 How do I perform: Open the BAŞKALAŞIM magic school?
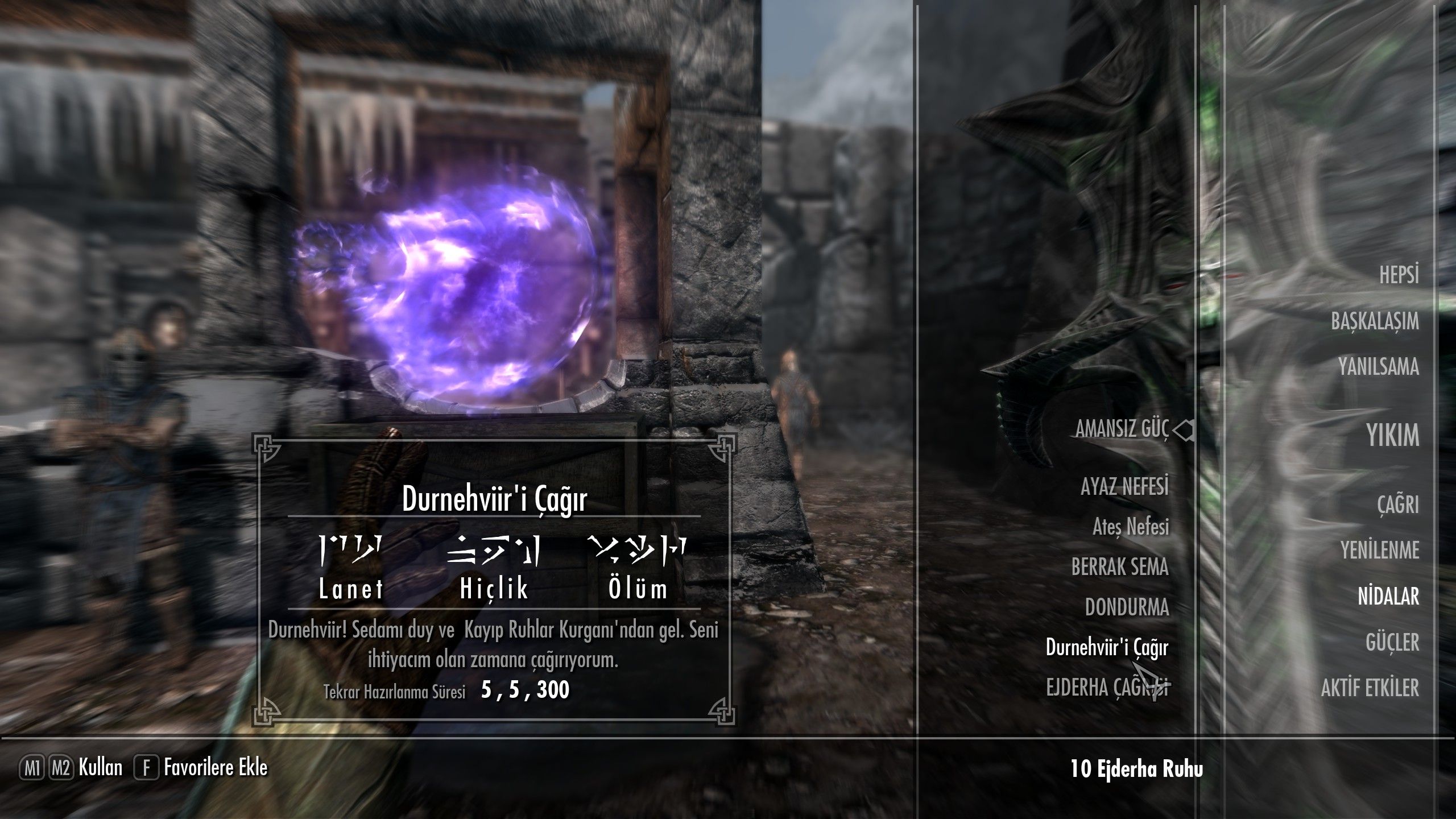1374,321
